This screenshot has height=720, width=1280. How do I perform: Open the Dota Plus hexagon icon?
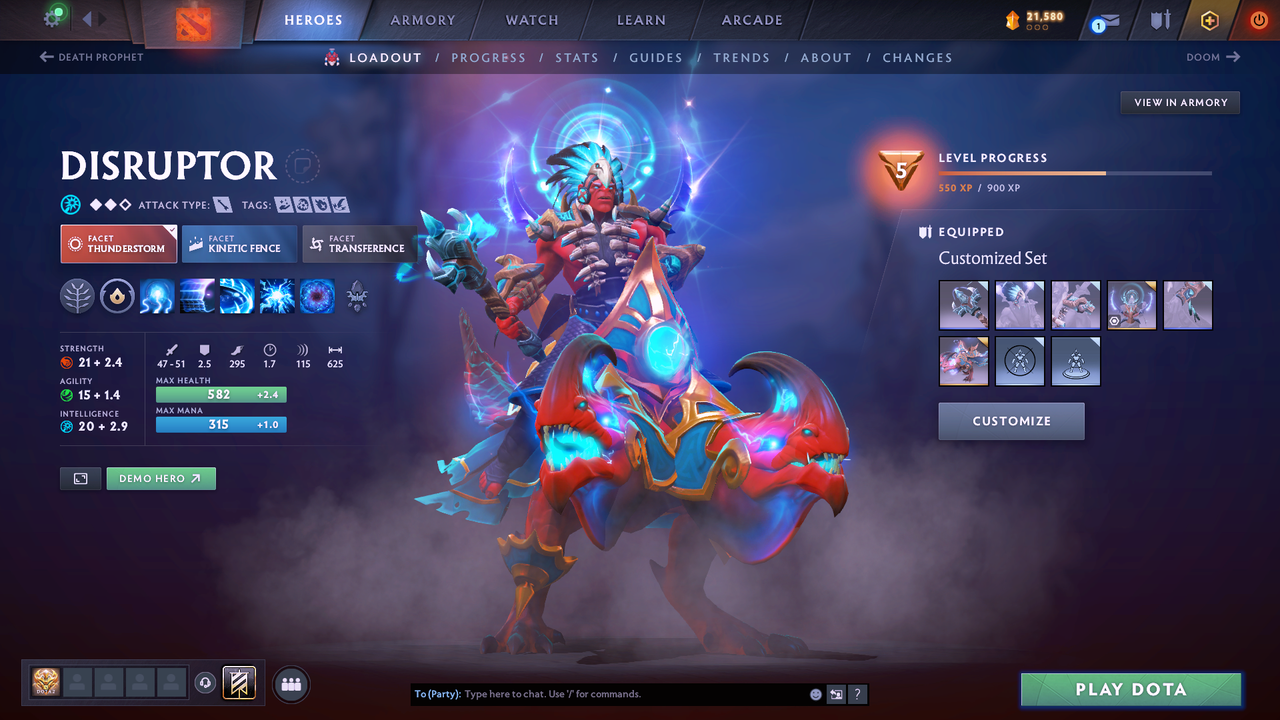[1209, 20]
